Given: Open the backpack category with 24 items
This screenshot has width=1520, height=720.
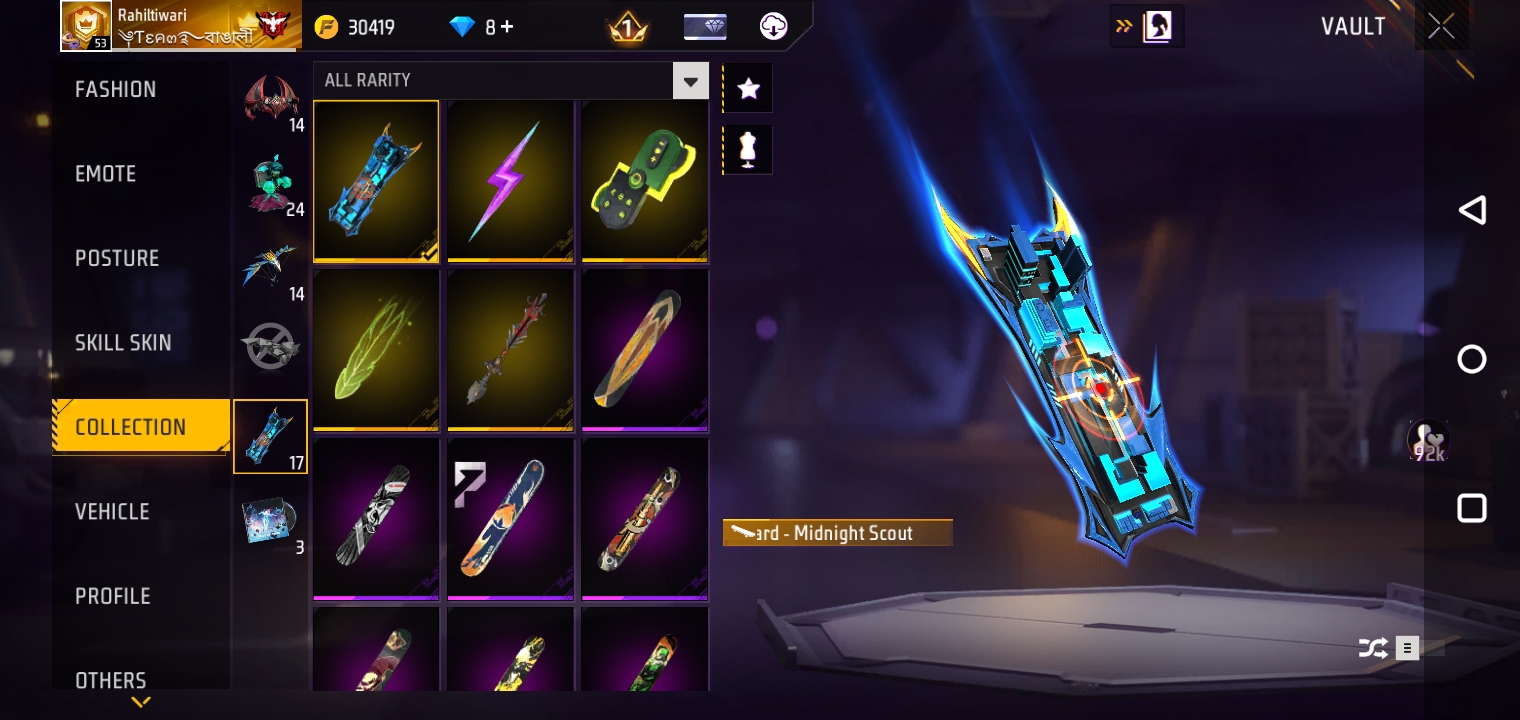Looking at the screenshot, I should pyautogui.click(x=270, y=180).
